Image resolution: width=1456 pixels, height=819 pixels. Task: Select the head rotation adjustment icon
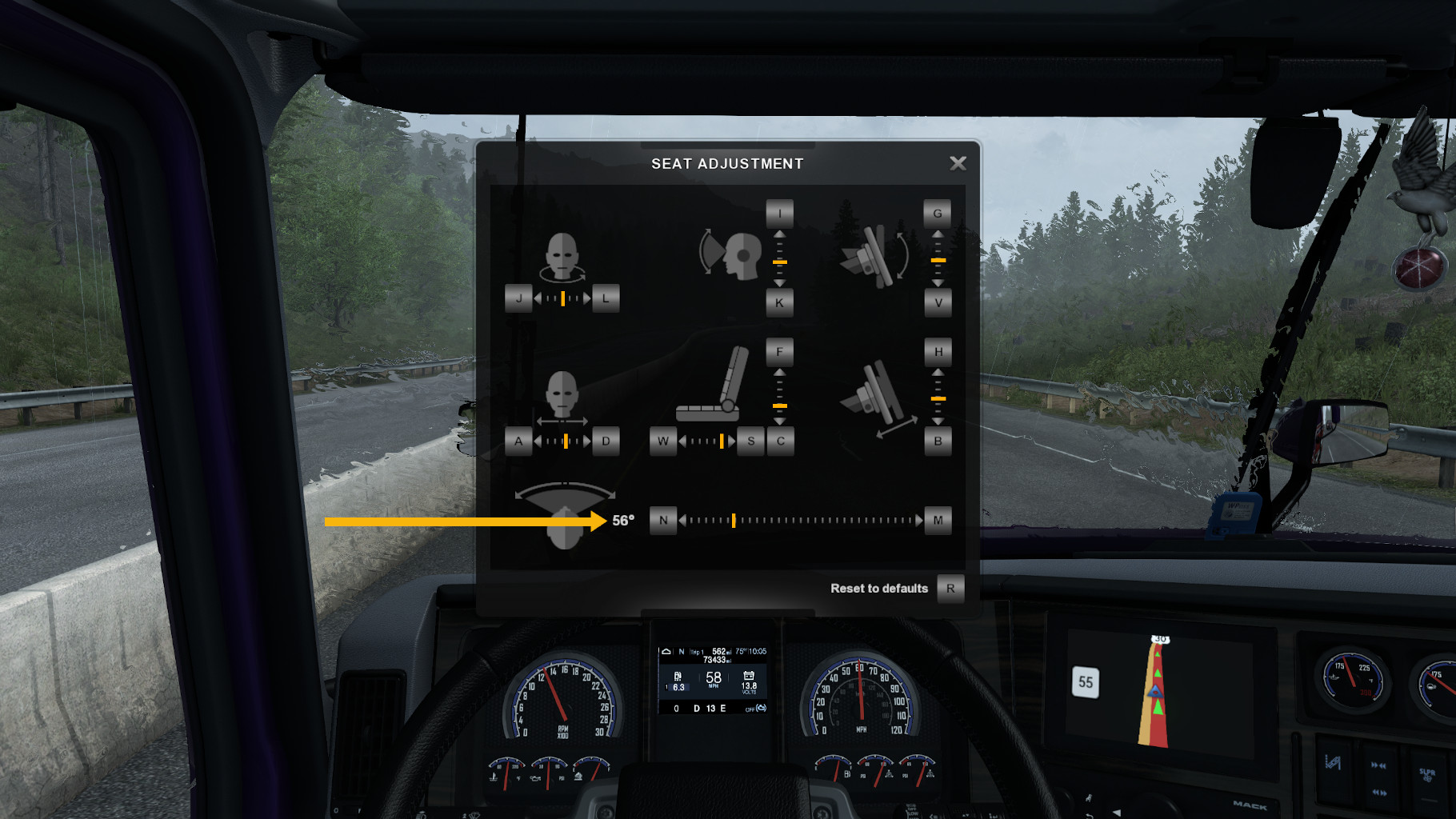(564, 256)
